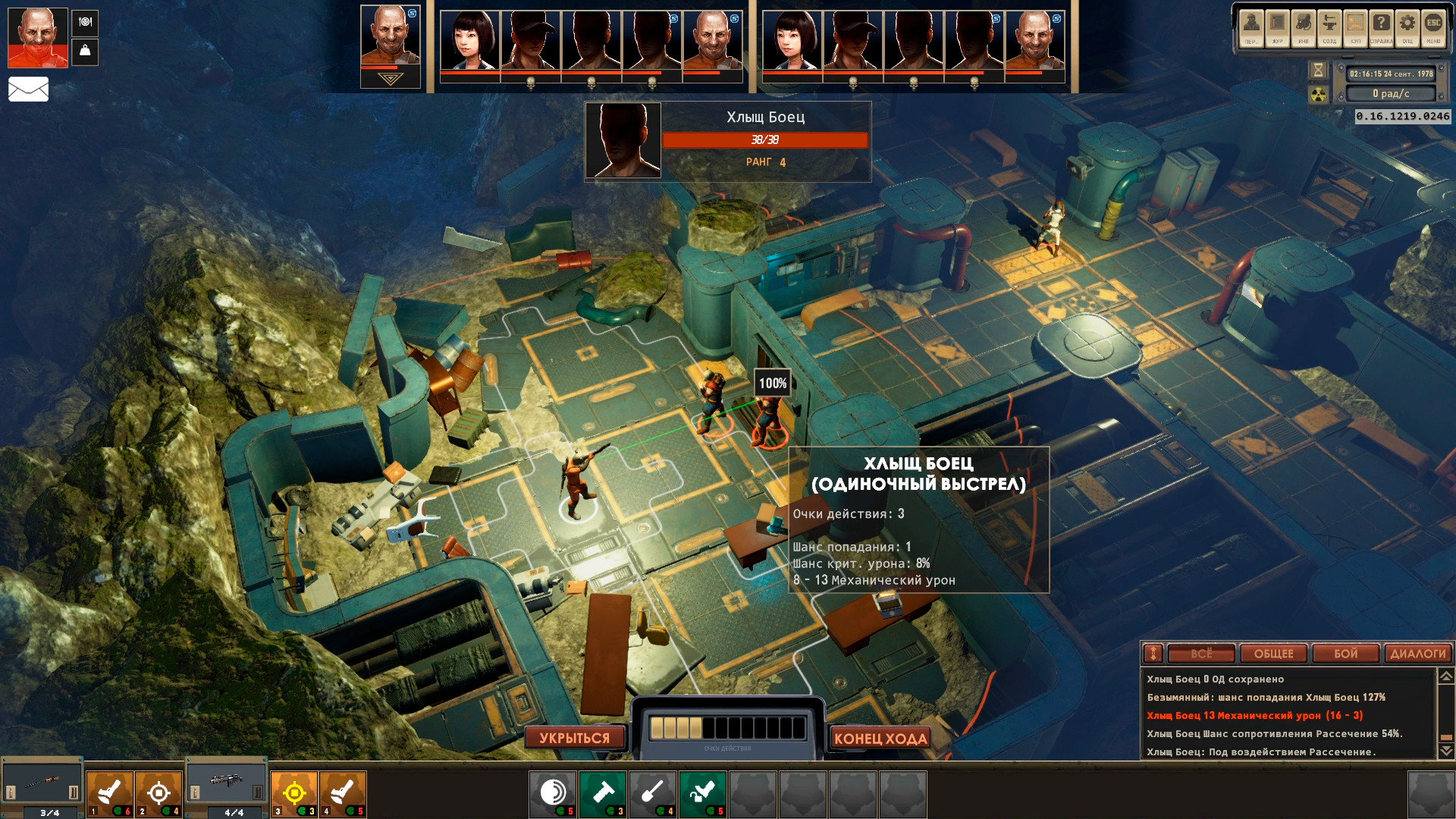Open options via the gear icon
This screenshot has width=1456, height=819.
pyautogui.click(x=1407, y=27)
